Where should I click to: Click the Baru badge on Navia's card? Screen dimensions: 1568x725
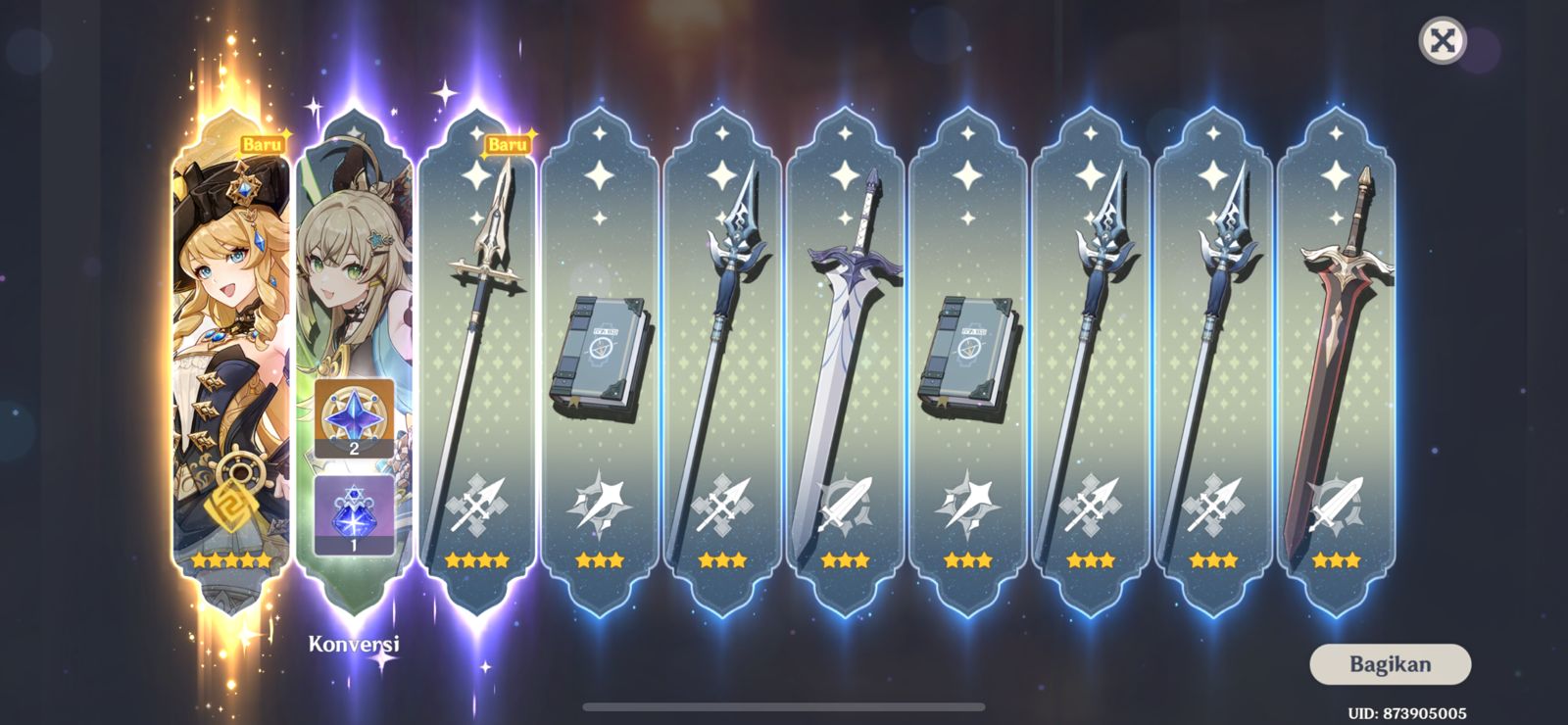click(x=263, y=145)
